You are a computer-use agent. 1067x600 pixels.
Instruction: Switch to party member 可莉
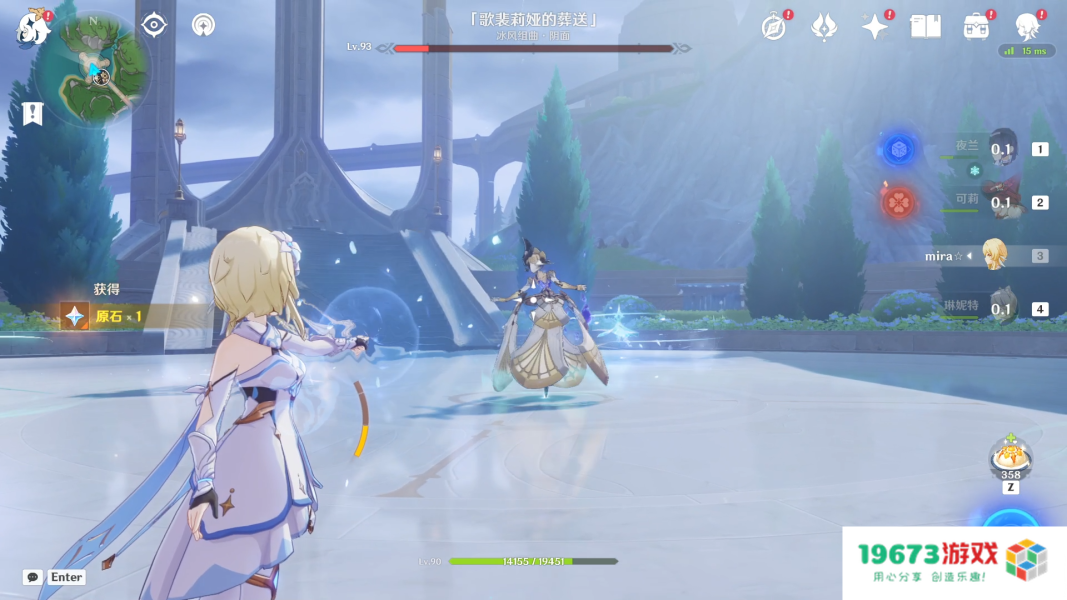click(x=1001, y=202)
